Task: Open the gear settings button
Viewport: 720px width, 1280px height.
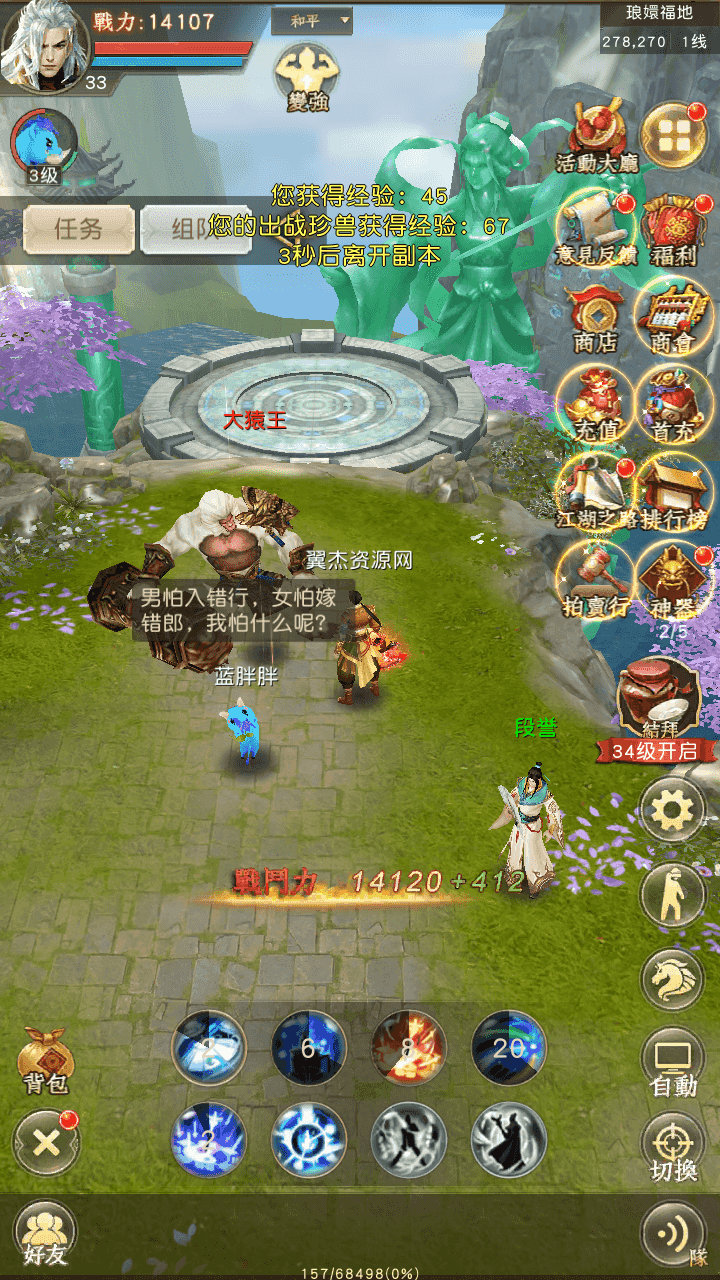Action: coord(673,811)
